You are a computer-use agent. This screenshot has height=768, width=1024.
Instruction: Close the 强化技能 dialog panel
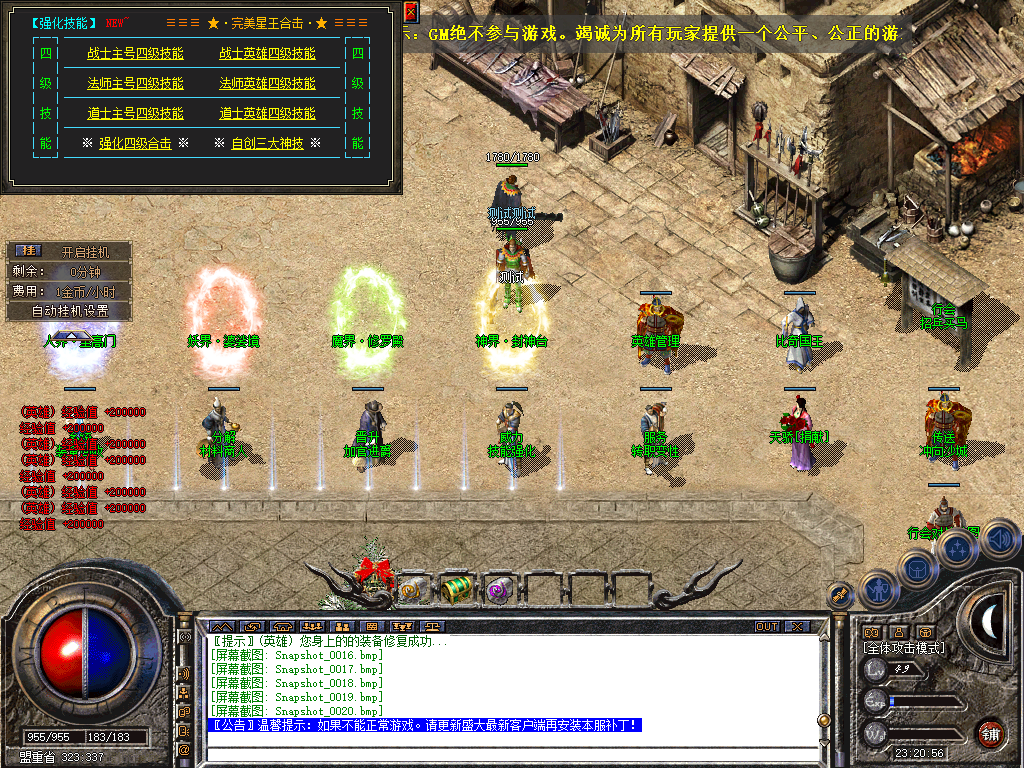pos(411,12)
